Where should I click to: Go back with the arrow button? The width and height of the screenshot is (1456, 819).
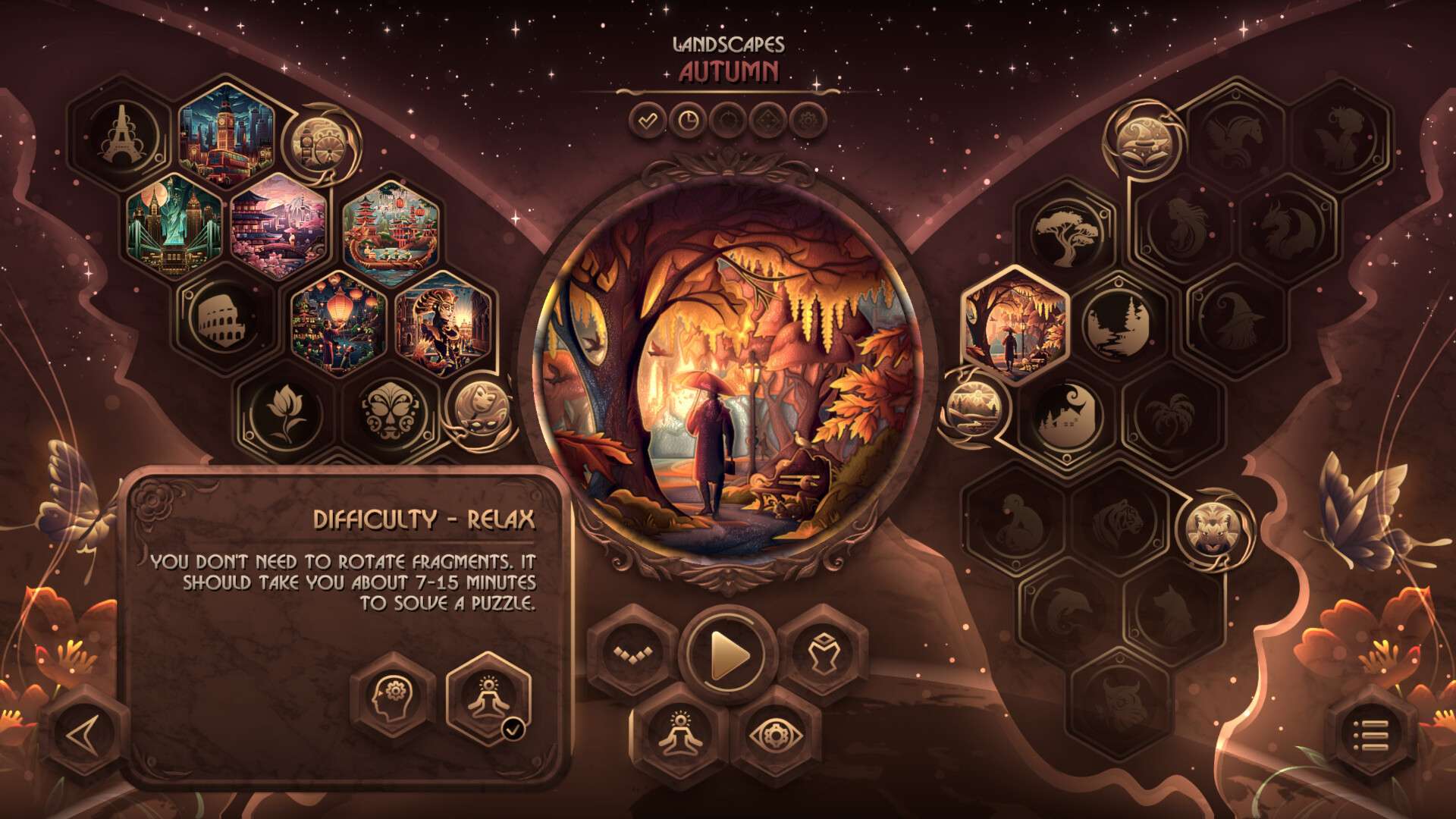point(85,733)
